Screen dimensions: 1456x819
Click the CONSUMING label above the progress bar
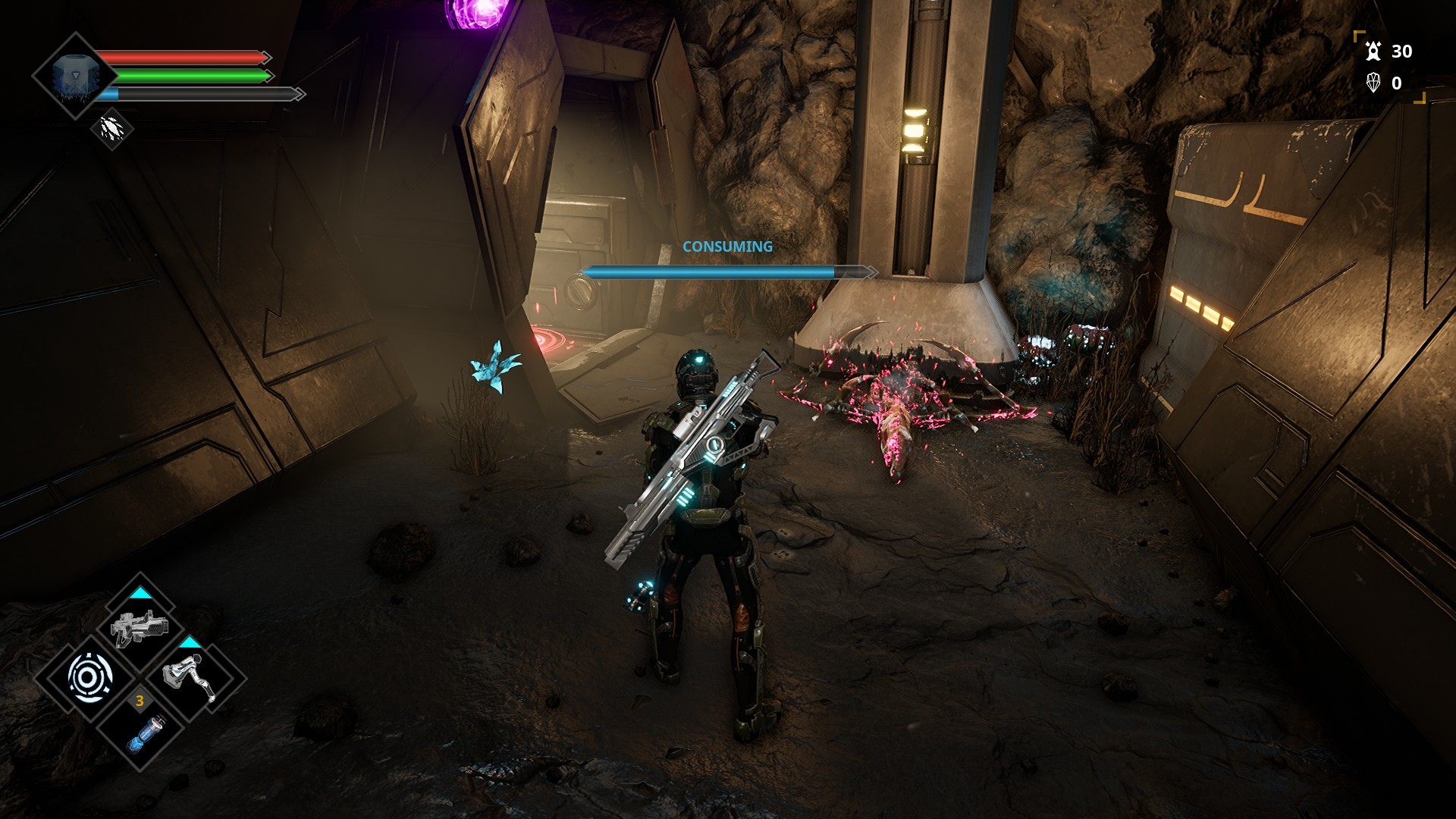point(726,246)
